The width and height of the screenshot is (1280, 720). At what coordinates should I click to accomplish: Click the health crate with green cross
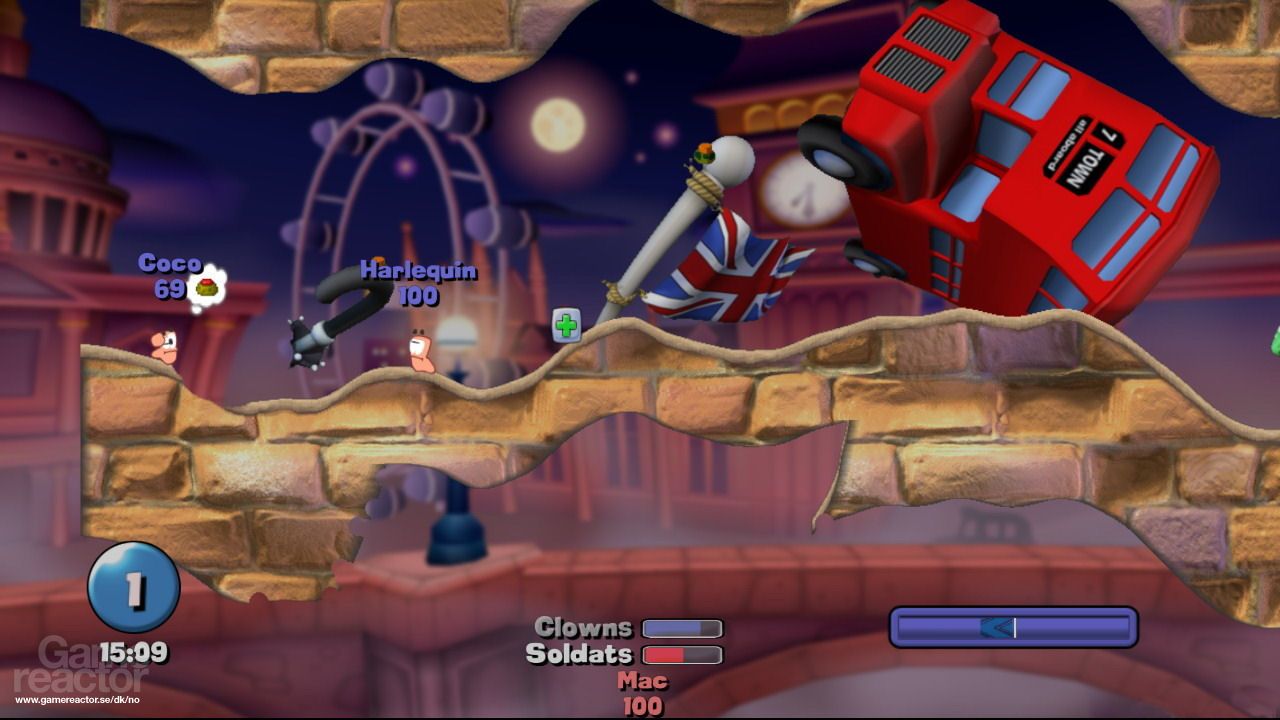point(567,324)
